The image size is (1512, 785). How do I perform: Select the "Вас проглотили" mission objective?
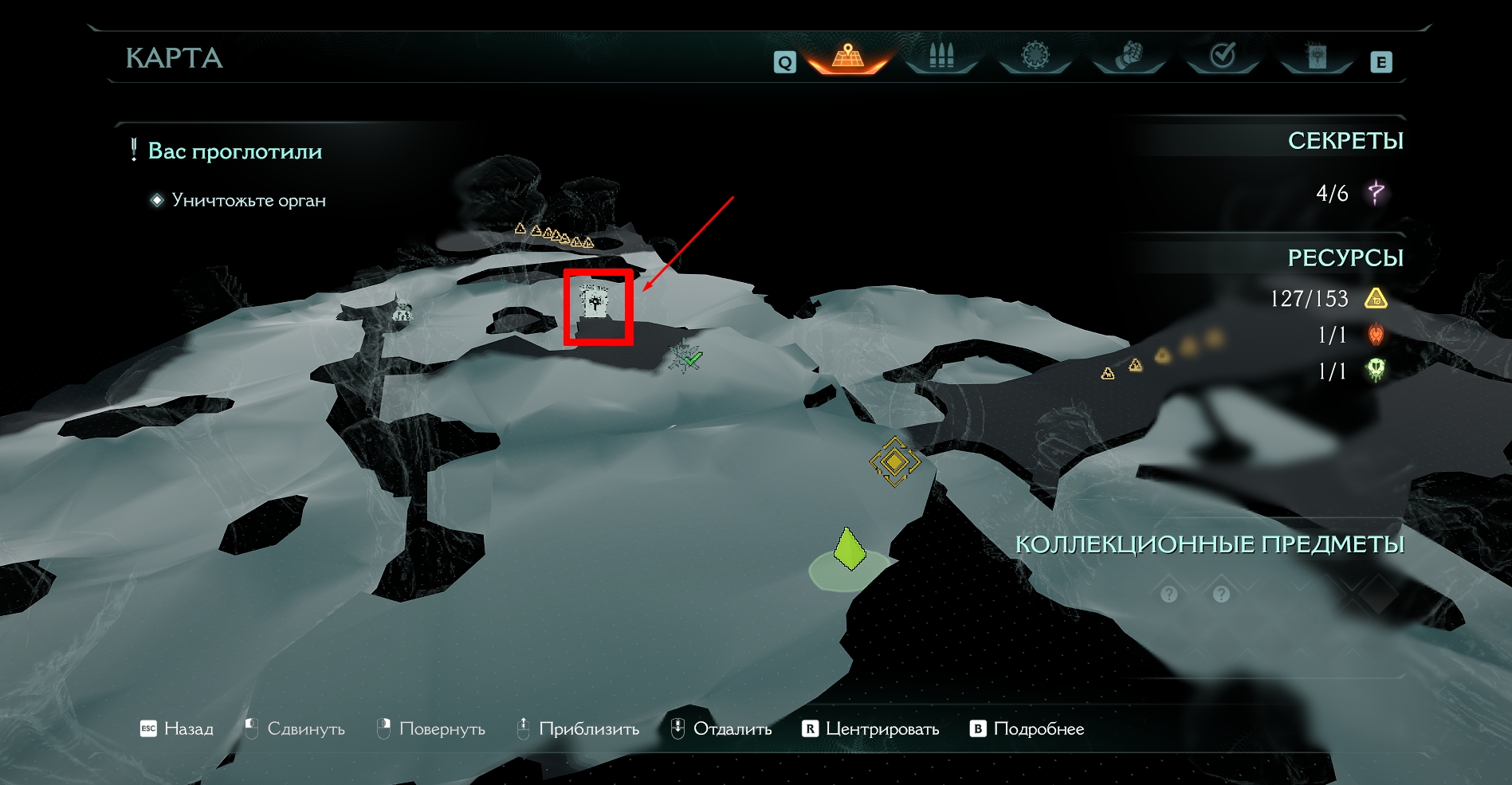(x=234, y=151)
